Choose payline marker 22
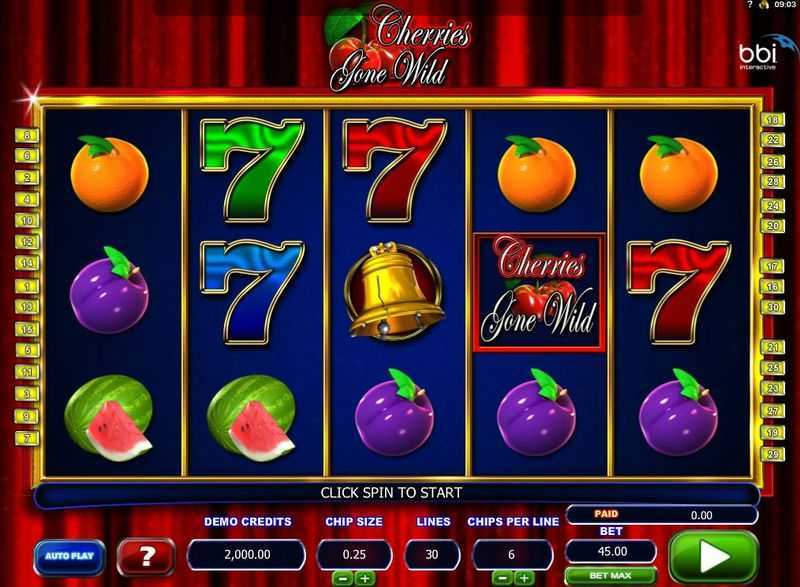This screenshot has height=587, width=800. [772, 139]
